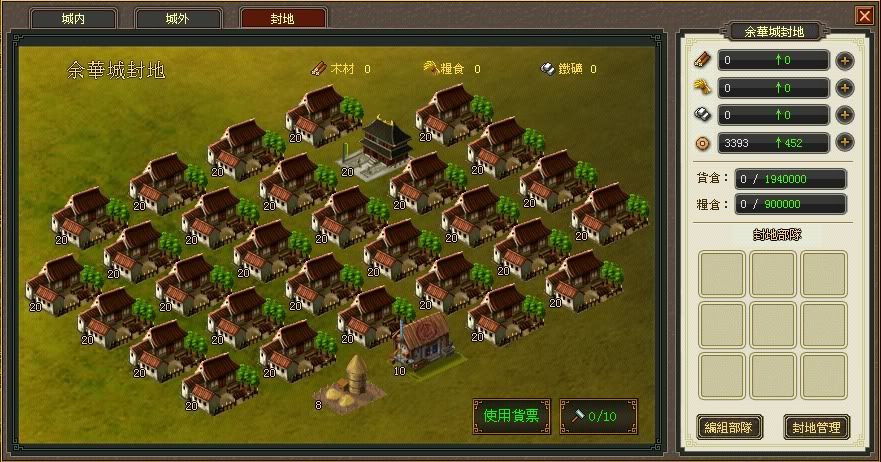Select the central pagoda hall building
The height and width of the screenshot is (462, 881).
click(x=377, y=146)
